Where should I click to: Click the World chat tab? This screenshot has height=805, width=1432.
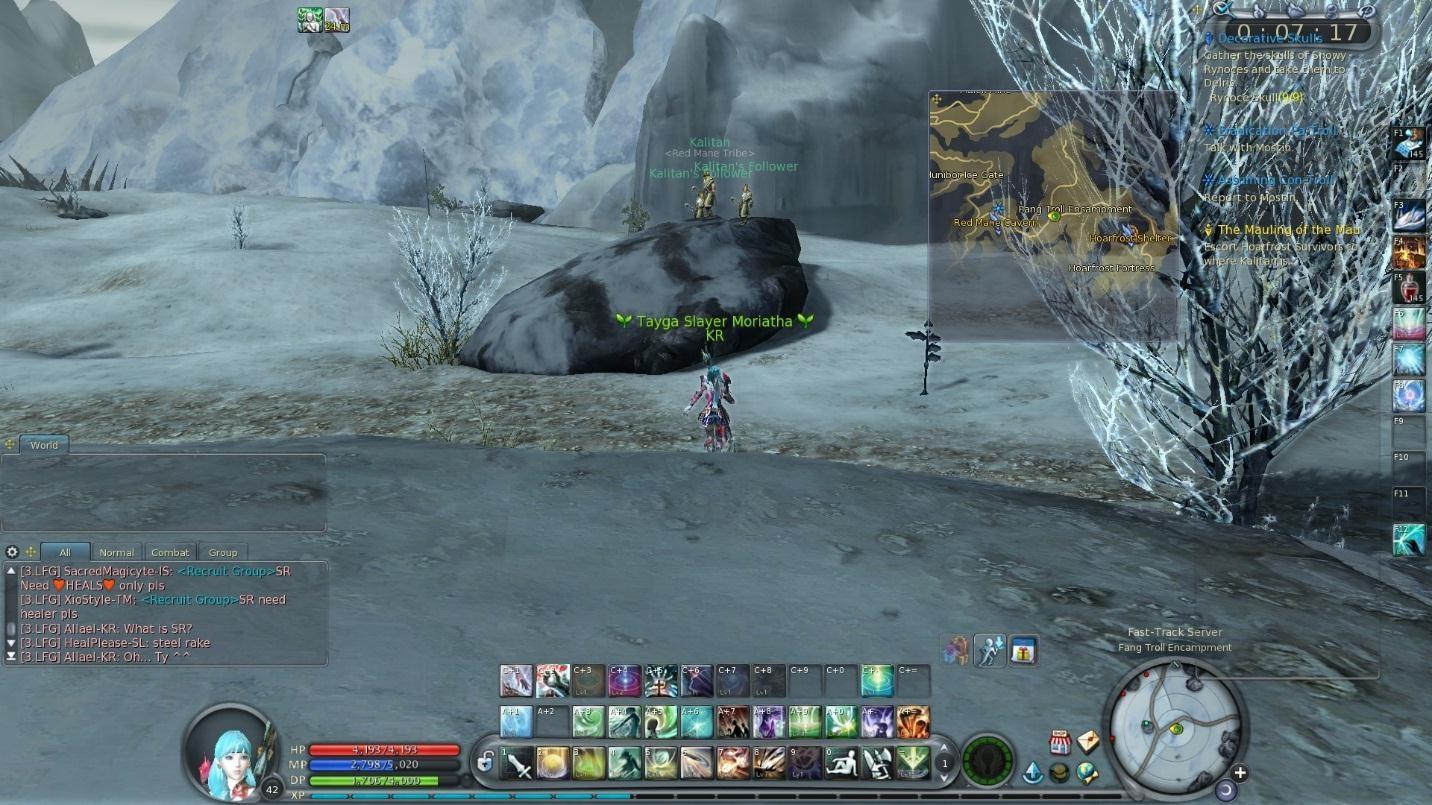pyautogui.click(x=44, y=445)
